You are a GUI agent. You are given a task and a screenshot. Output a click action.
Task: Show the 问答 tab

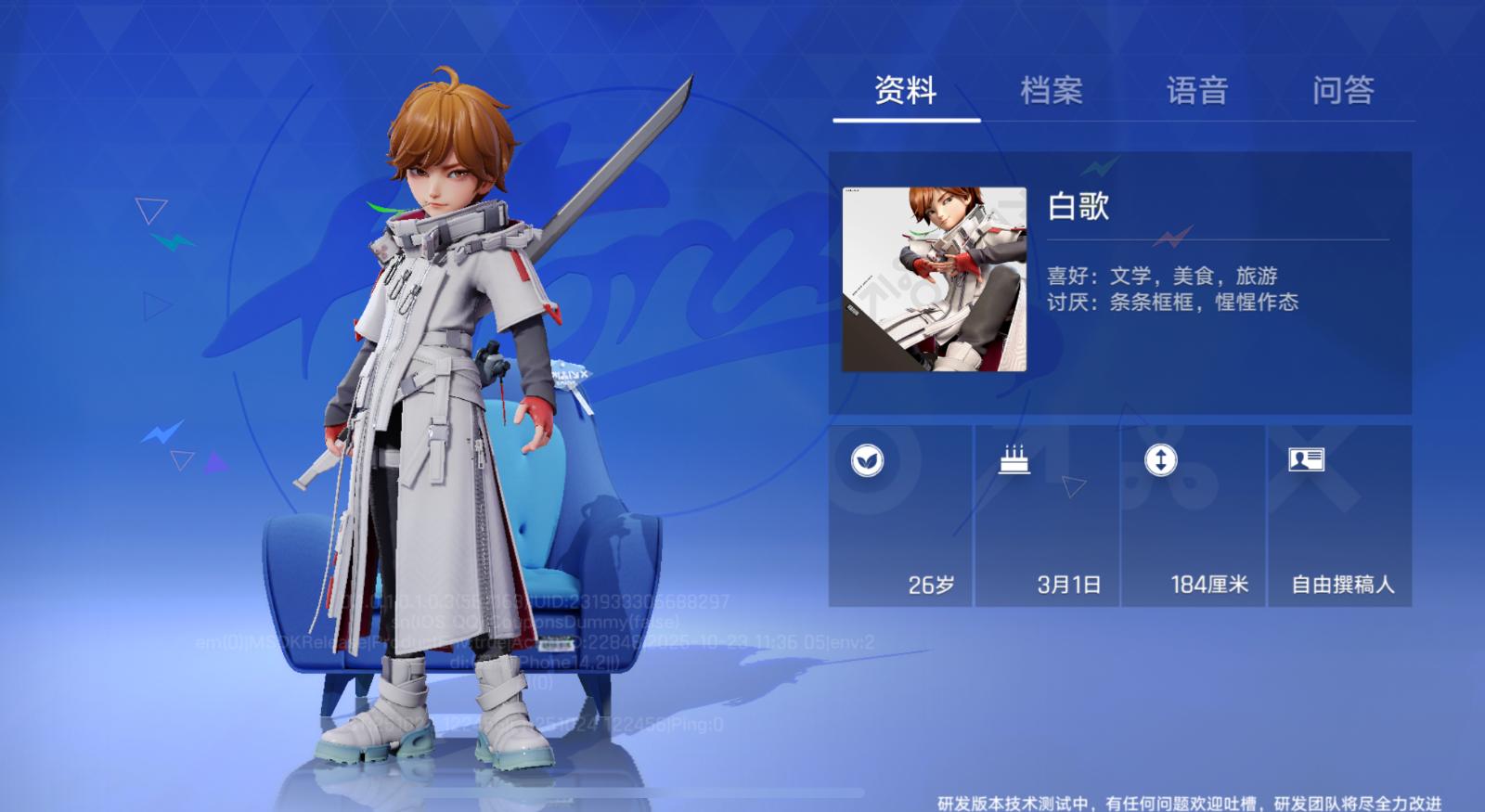tap(1343, 91)
